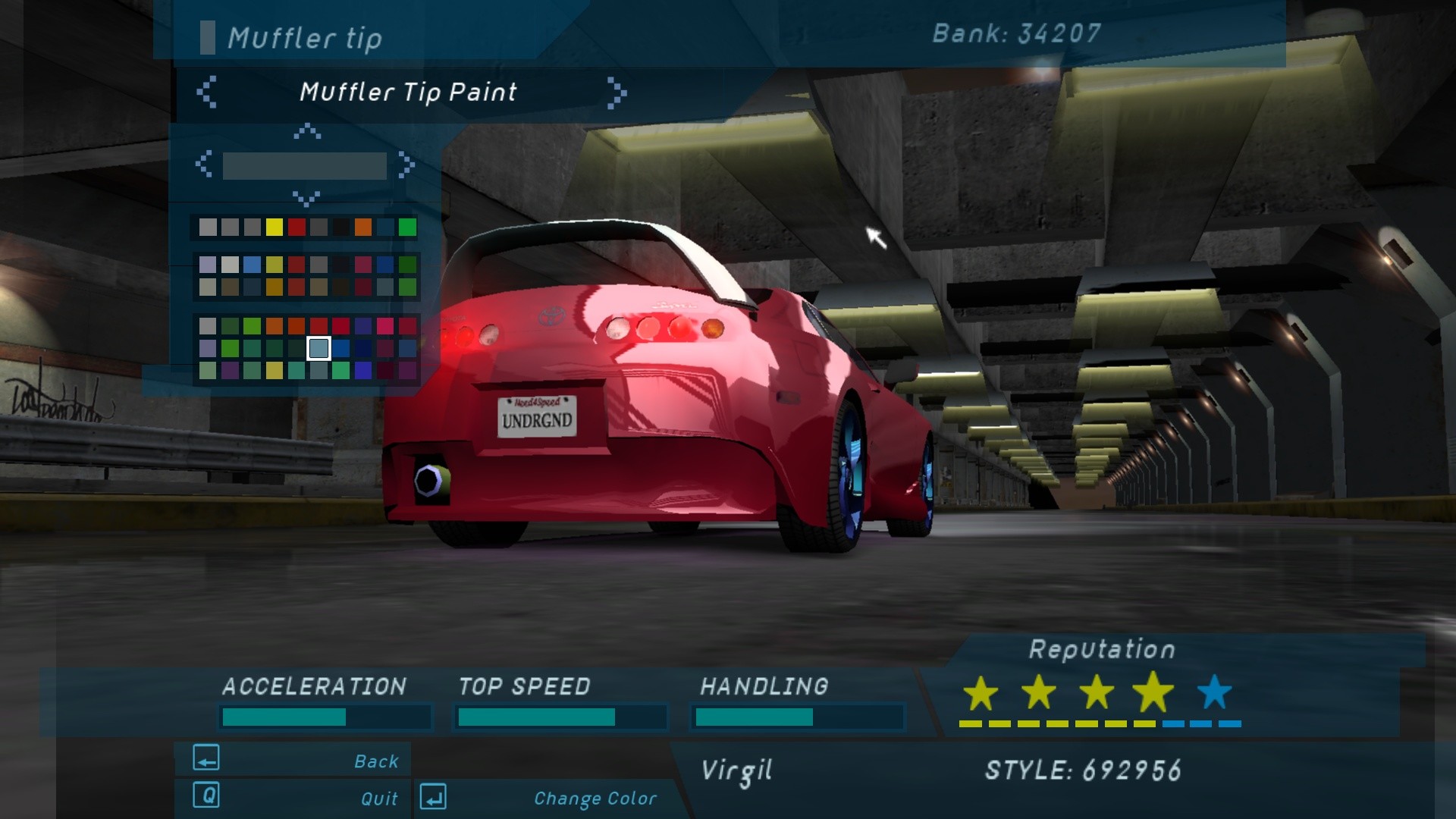The image size is (1456, 819).
Task: Choose the hot pink paint swatch
Action: click(x=385, y=326)
